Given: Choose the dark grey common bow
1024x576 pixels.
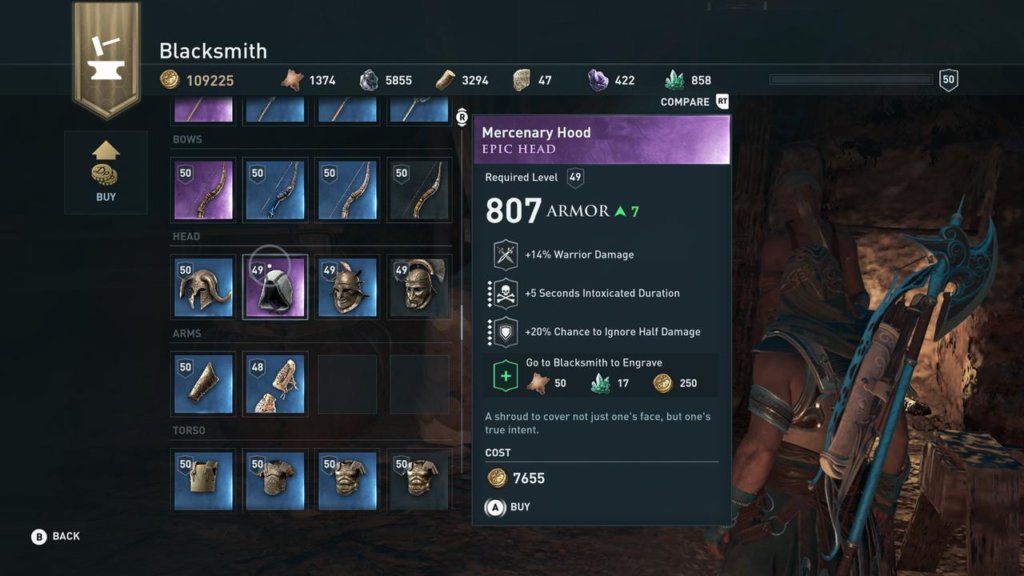Looking at the screenshot, I should point(419,190).
